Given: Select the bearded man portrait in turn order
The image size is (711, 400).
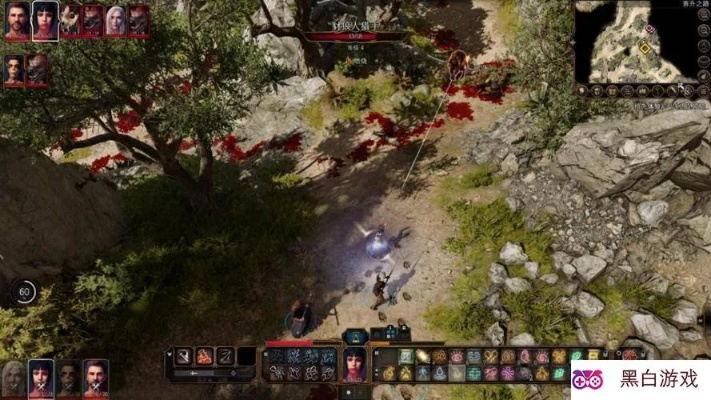Looking at the screenshot, I should (17, 20).
